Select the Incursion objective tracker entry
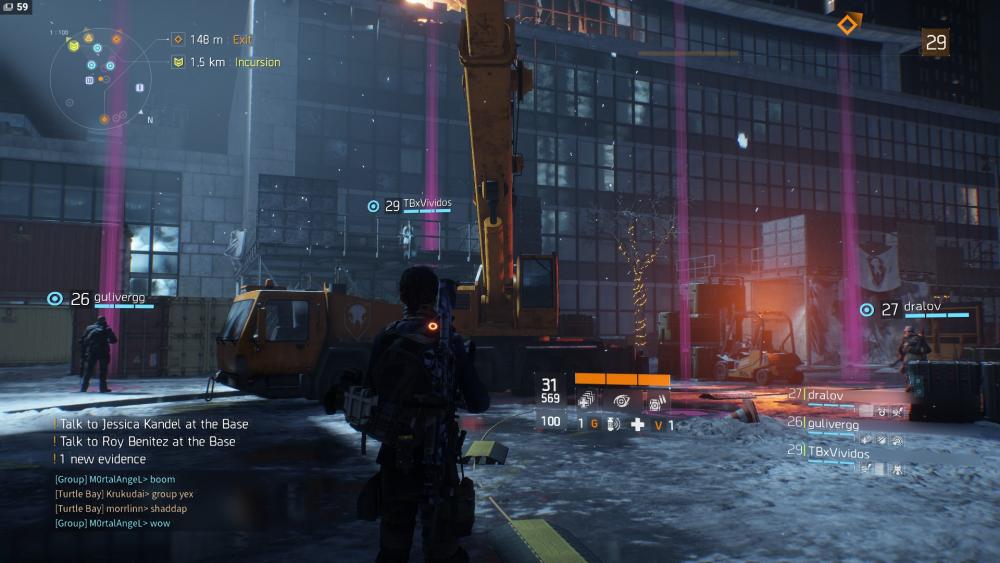This screenshot has width=1000, height=563. (x=227, y=62)
